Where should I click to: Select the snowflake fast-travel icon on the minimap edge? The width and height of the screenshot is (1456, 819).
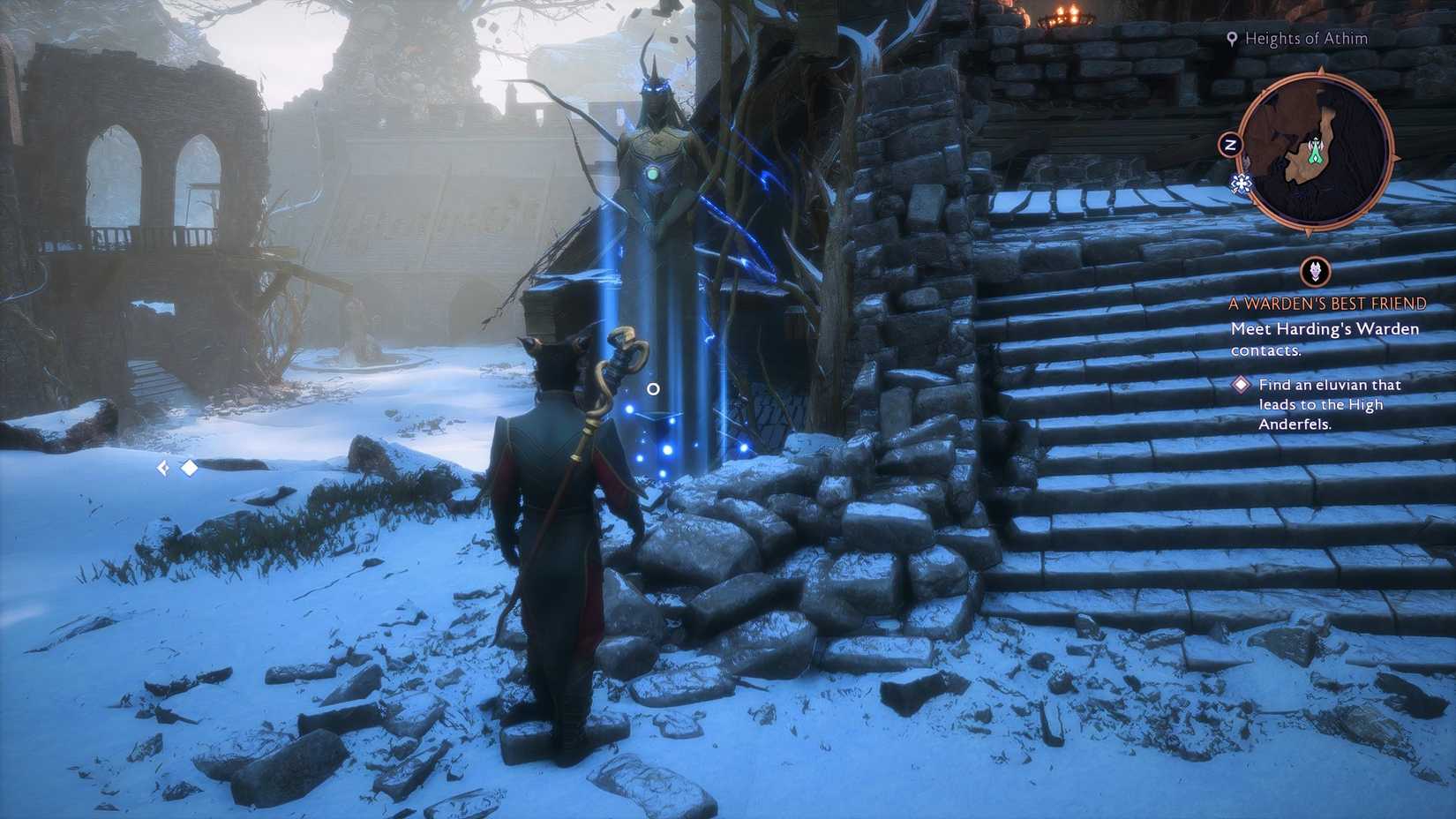[1241, 183]
